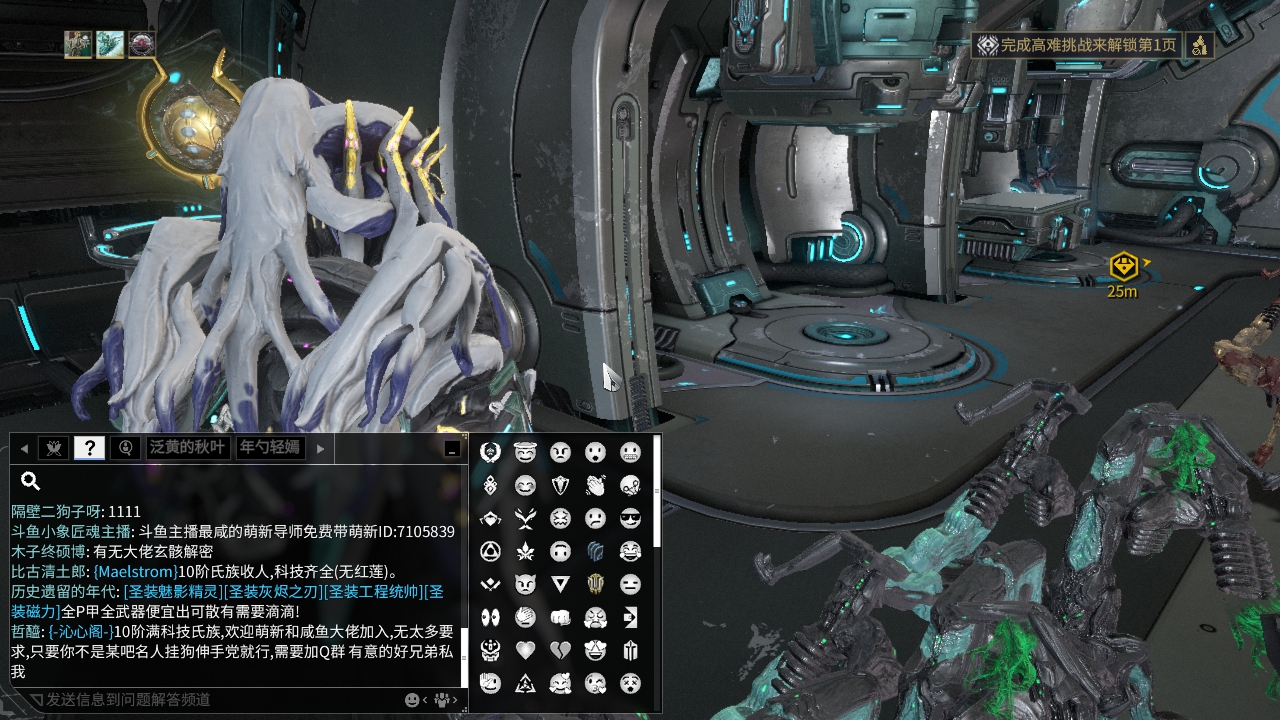Open the chat player list icon
The image size is (1280, 720).
tap(441, 700)
